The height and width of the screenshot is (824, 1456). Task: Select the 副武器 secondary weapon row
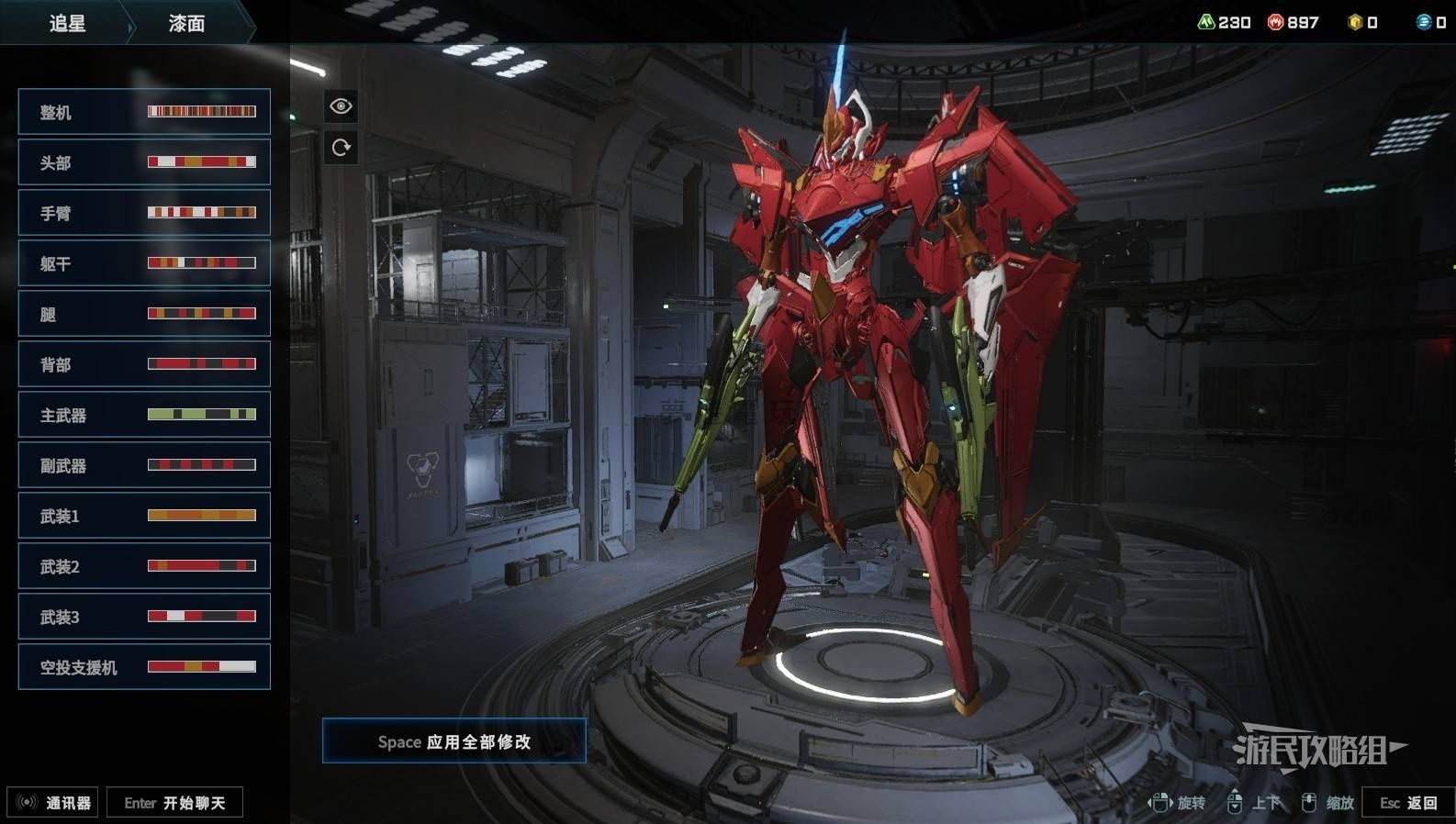click(x=144, y=465)
